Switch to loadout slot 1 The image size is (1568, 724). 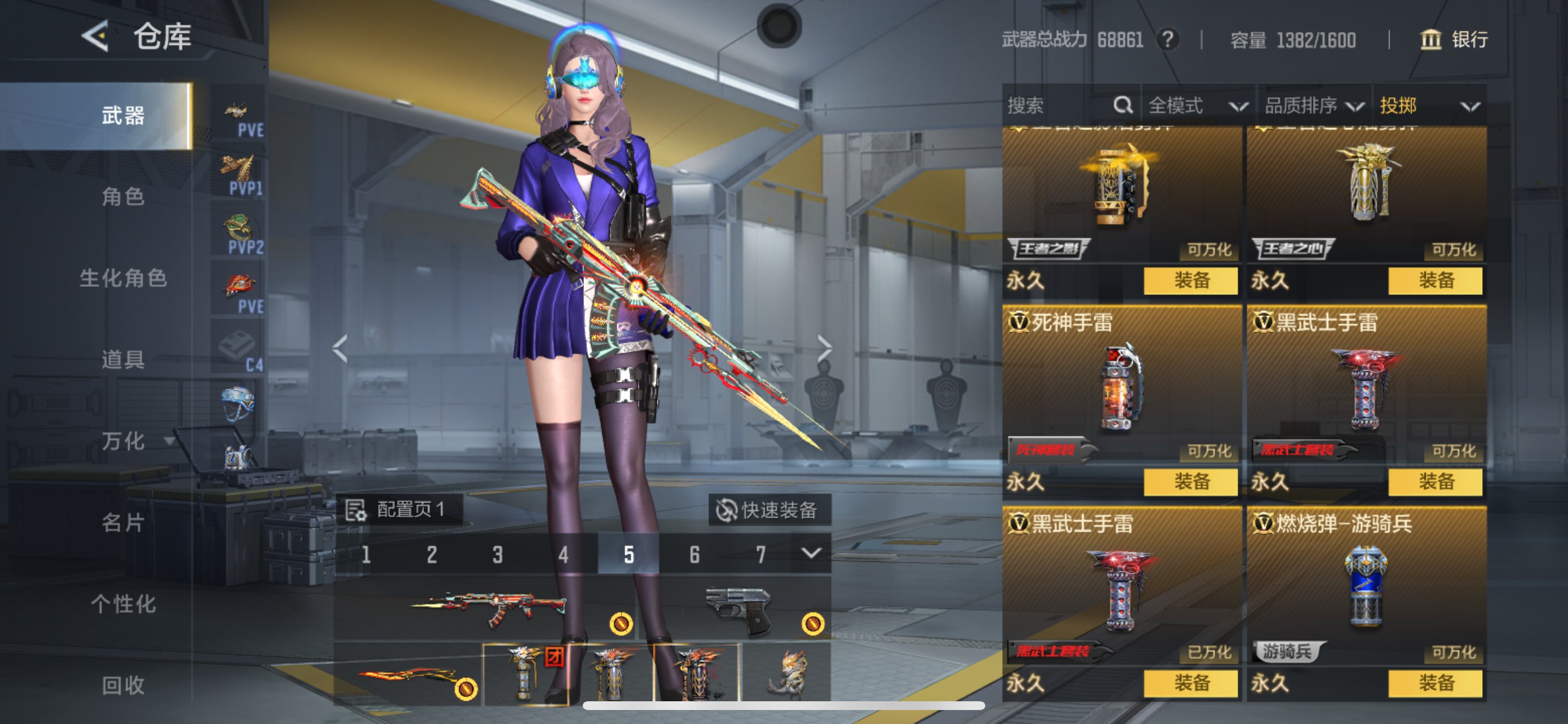366,554
